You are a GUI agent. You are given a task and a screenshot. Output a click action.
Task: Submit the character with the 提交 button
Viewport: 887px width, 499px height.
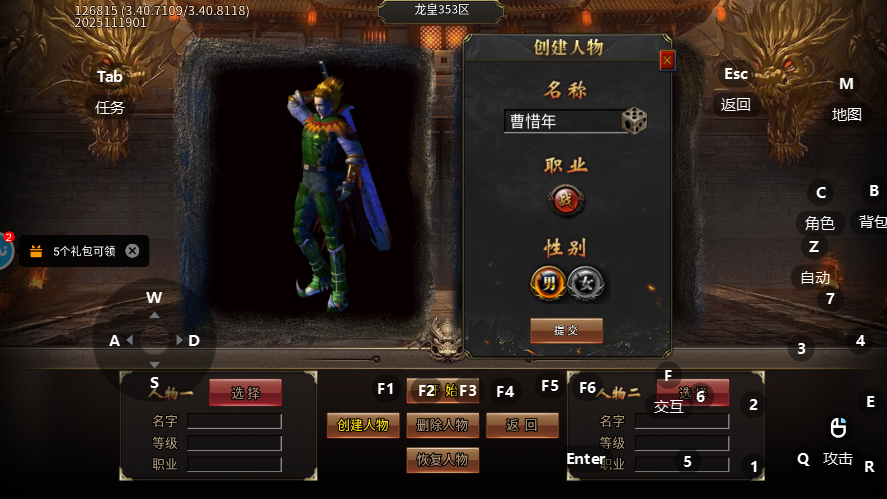click(x=566, y=330)
